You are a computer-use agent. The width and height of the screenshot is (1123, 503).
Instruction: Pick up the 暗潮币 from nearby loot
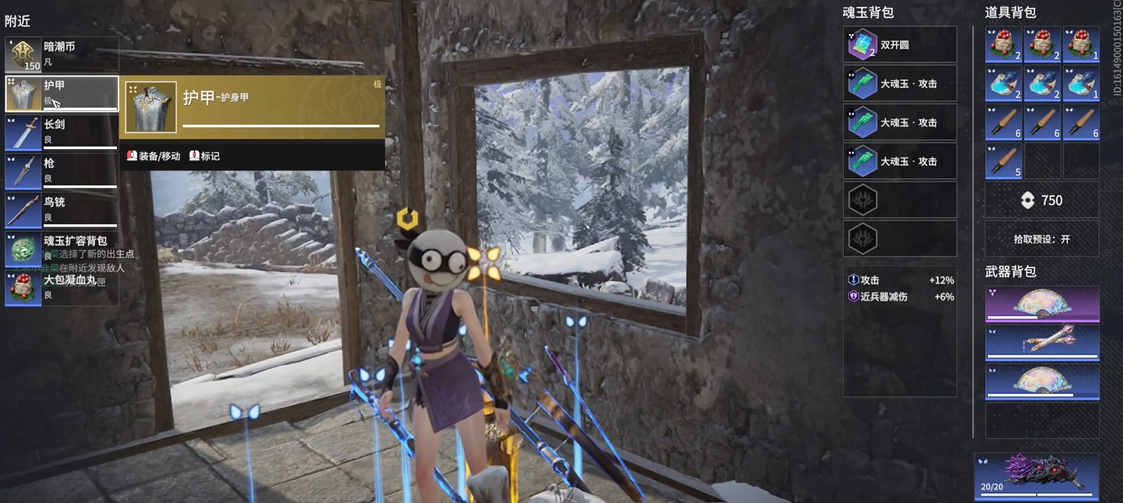tap(61, 55)
